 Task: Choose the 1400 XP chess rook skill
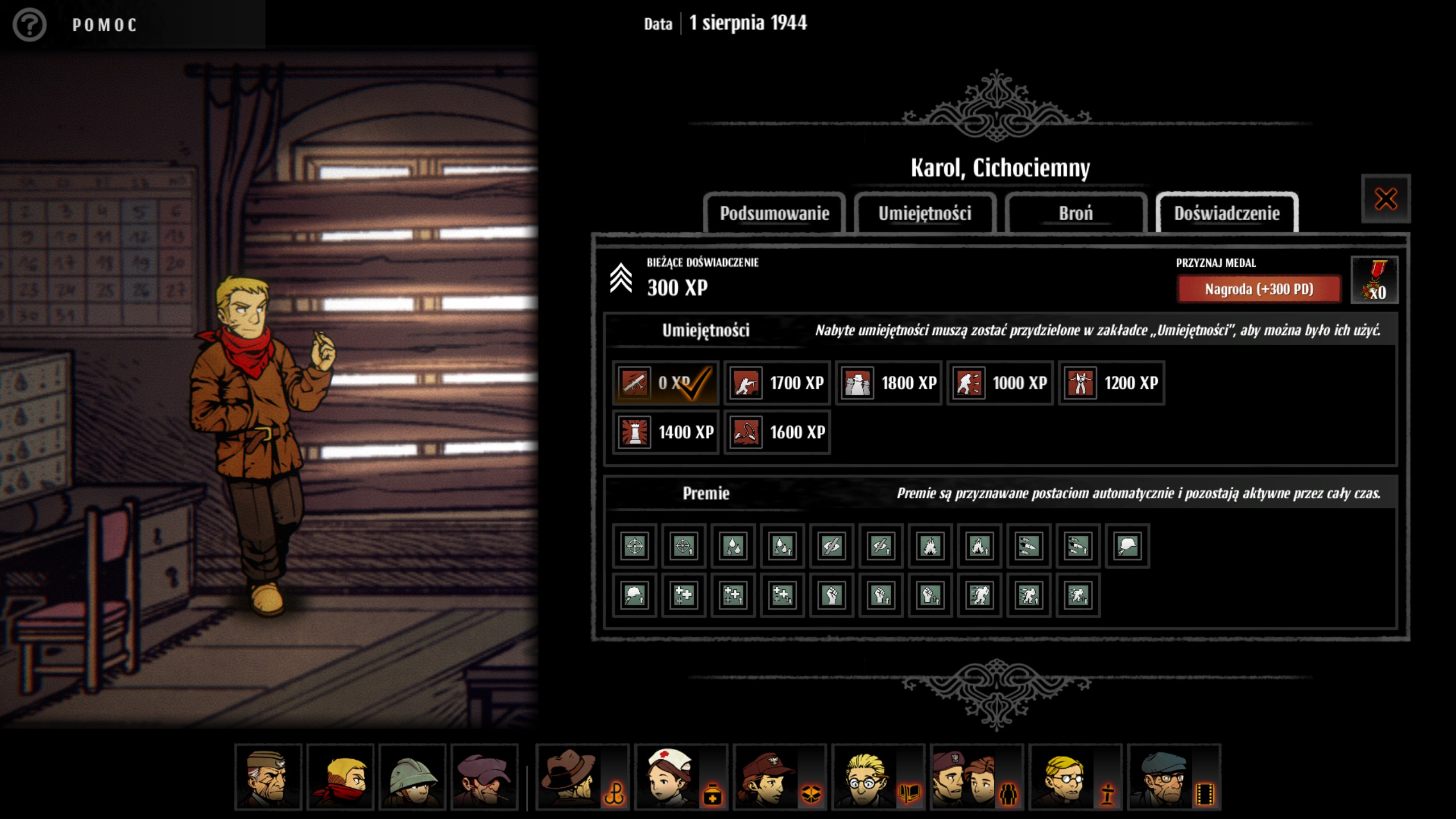click(x=665, y=432)
